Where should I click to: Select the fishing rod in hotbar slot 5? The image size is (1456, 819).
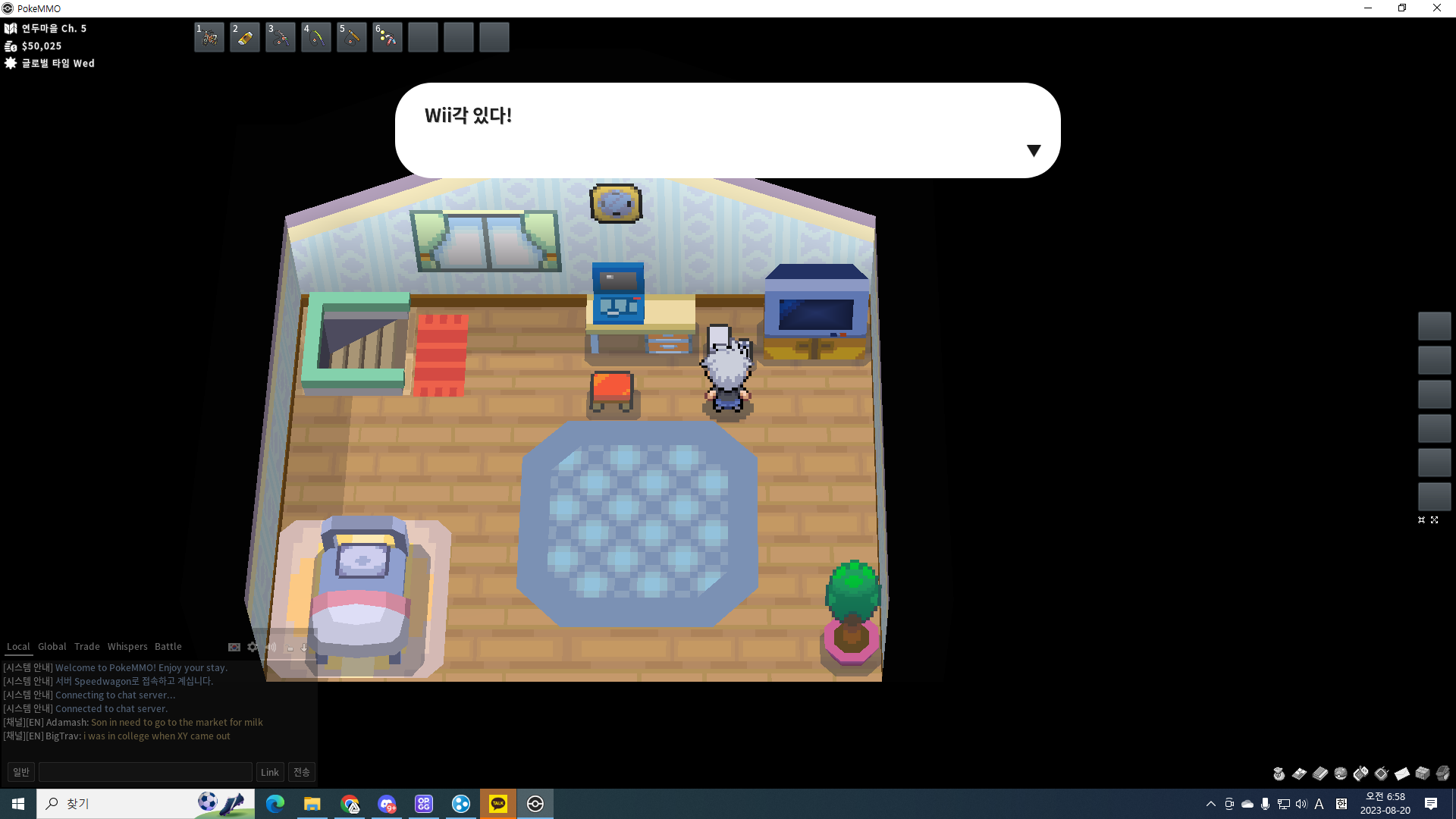pos(352,37)
